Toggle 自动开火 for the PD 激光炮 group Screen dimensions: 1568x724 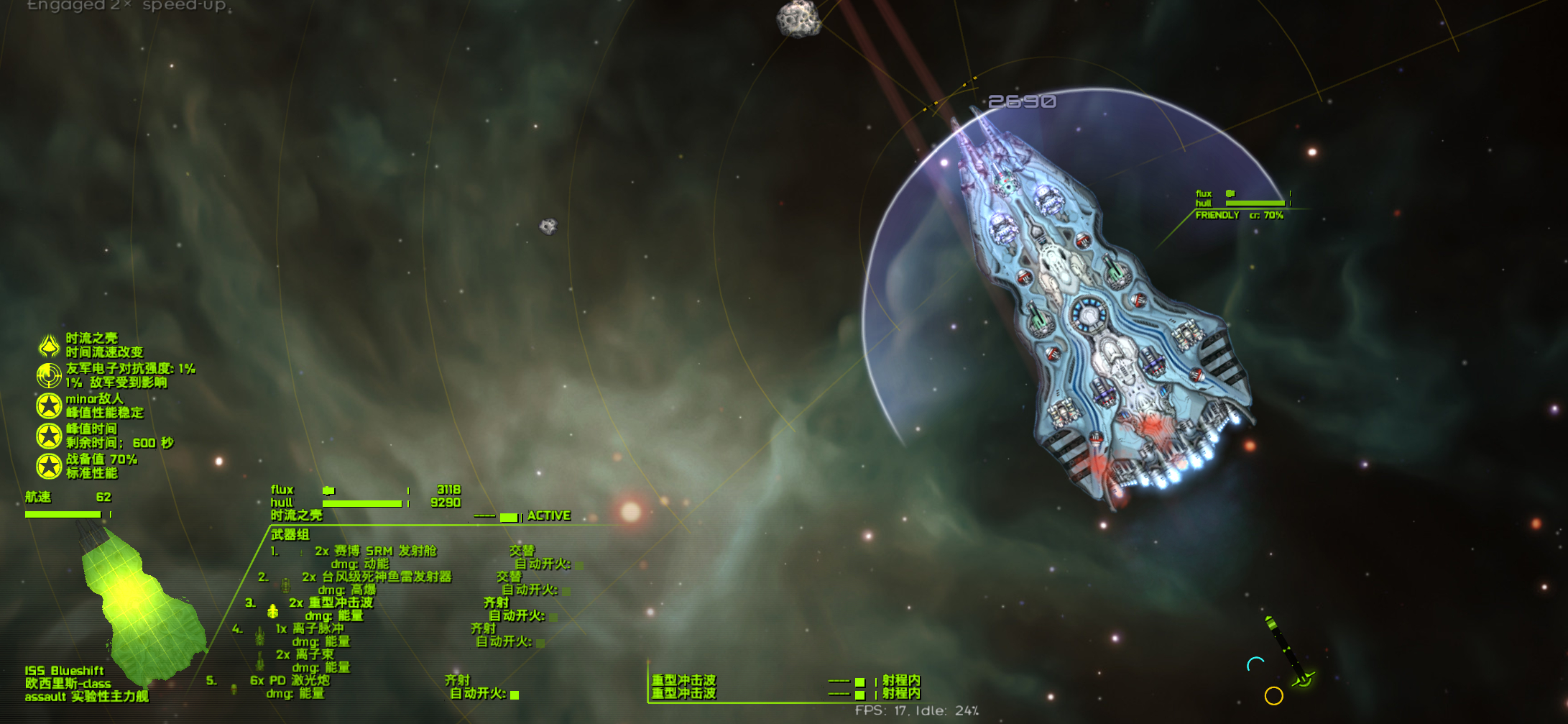click(515, 695)
